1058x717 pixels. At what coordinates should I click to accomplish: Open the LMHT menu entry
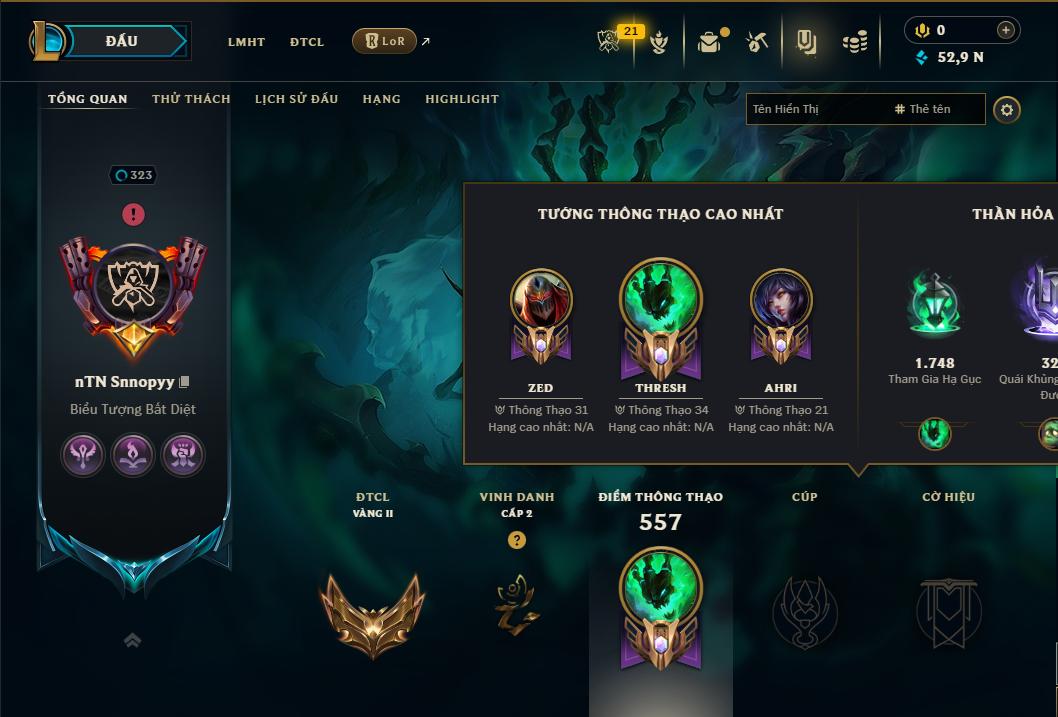(x=246, y=42)
